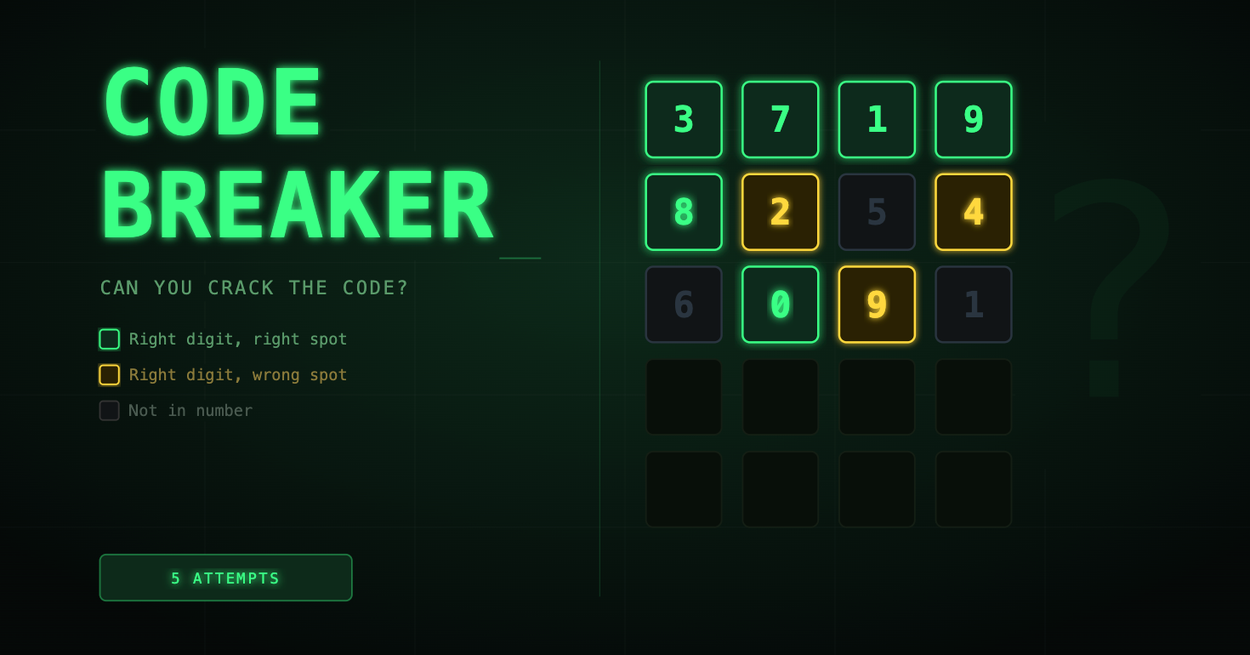
Task: Click the dimmed 1 tile
Action: point(973,304)
